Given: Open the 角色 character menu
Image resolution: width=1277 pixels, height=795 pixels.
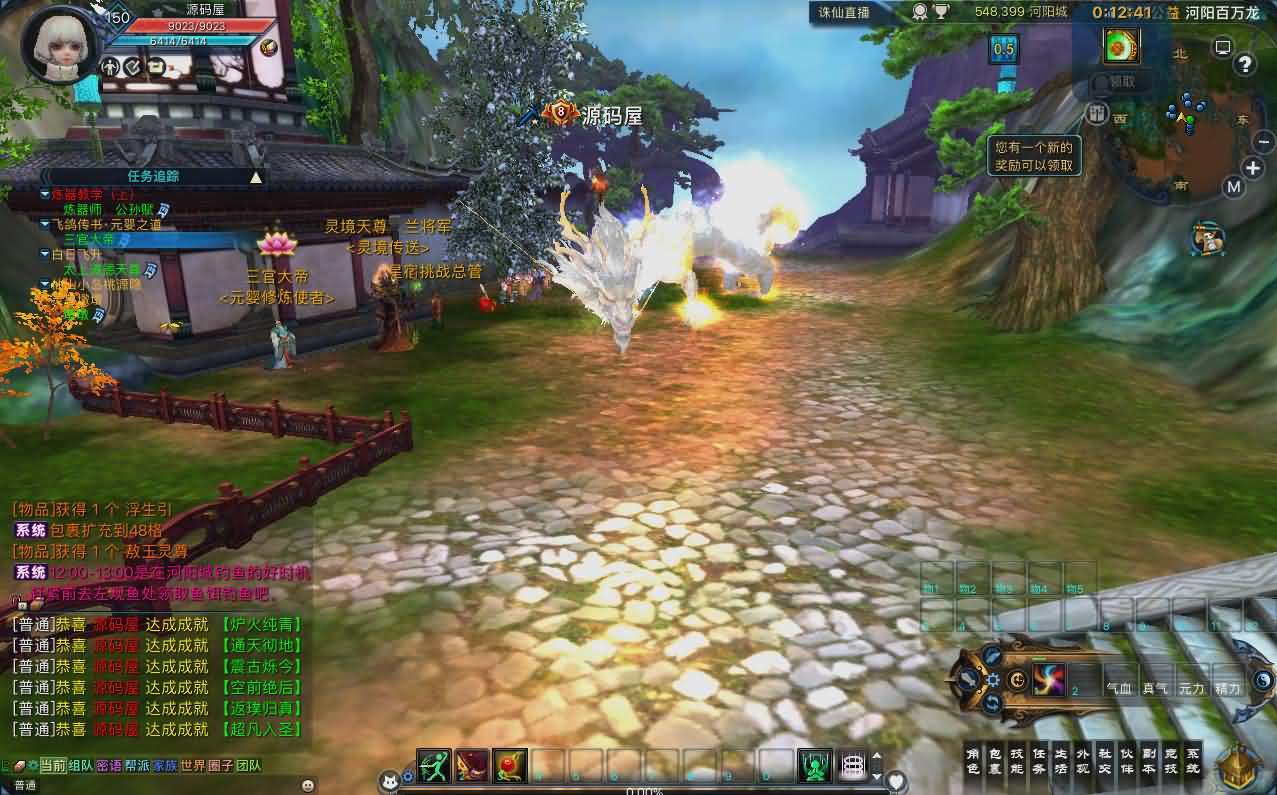Looking at the screenshot, I should (973, 761).
